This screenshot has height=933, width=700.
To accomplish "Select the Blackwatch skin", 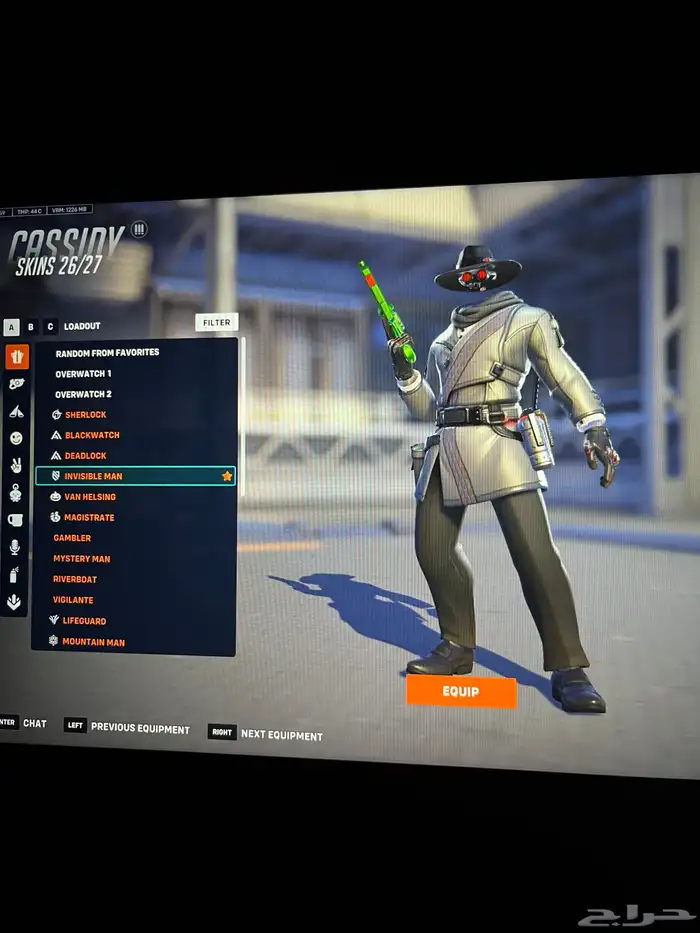I will click(x=92, y=435).
